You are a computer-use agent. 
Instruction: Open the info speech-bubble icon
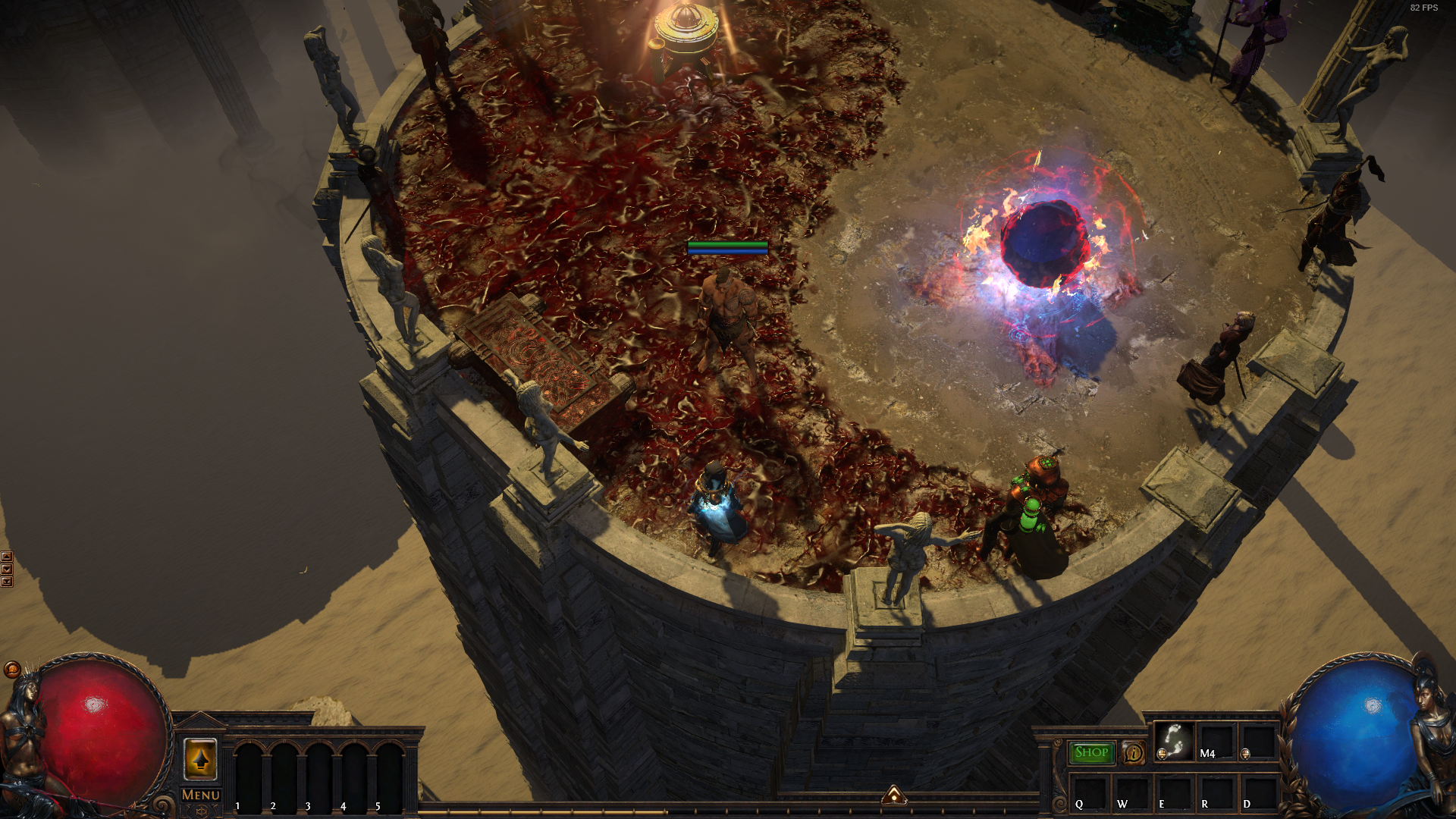(1133, 752)
